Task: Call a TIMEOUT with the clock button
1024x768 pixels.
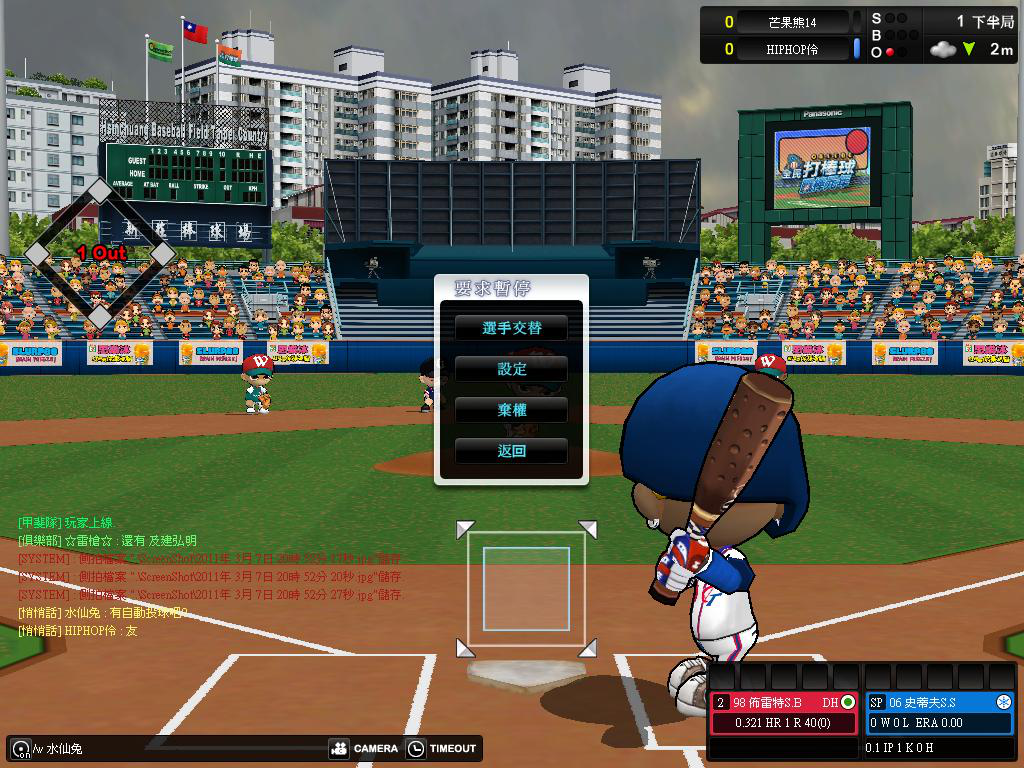Action: (x=442, y=748)
